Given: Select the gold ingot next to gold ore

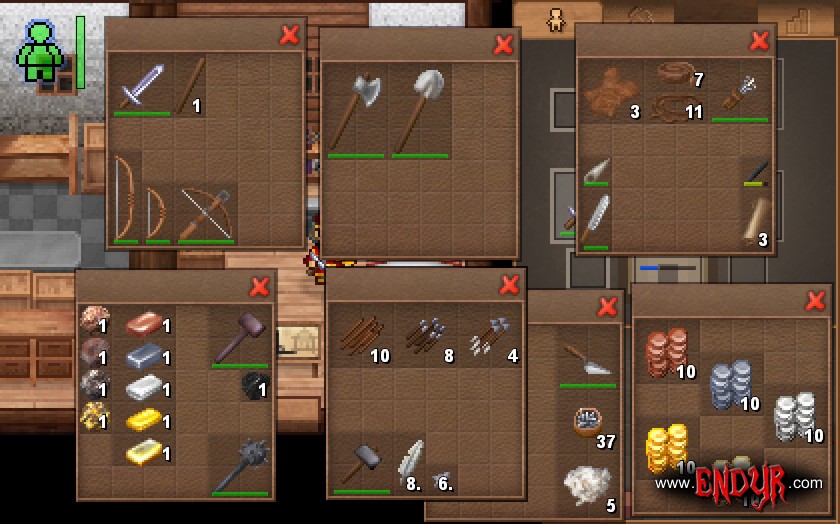Looking at the screenshot, I should tap(144, 421).
